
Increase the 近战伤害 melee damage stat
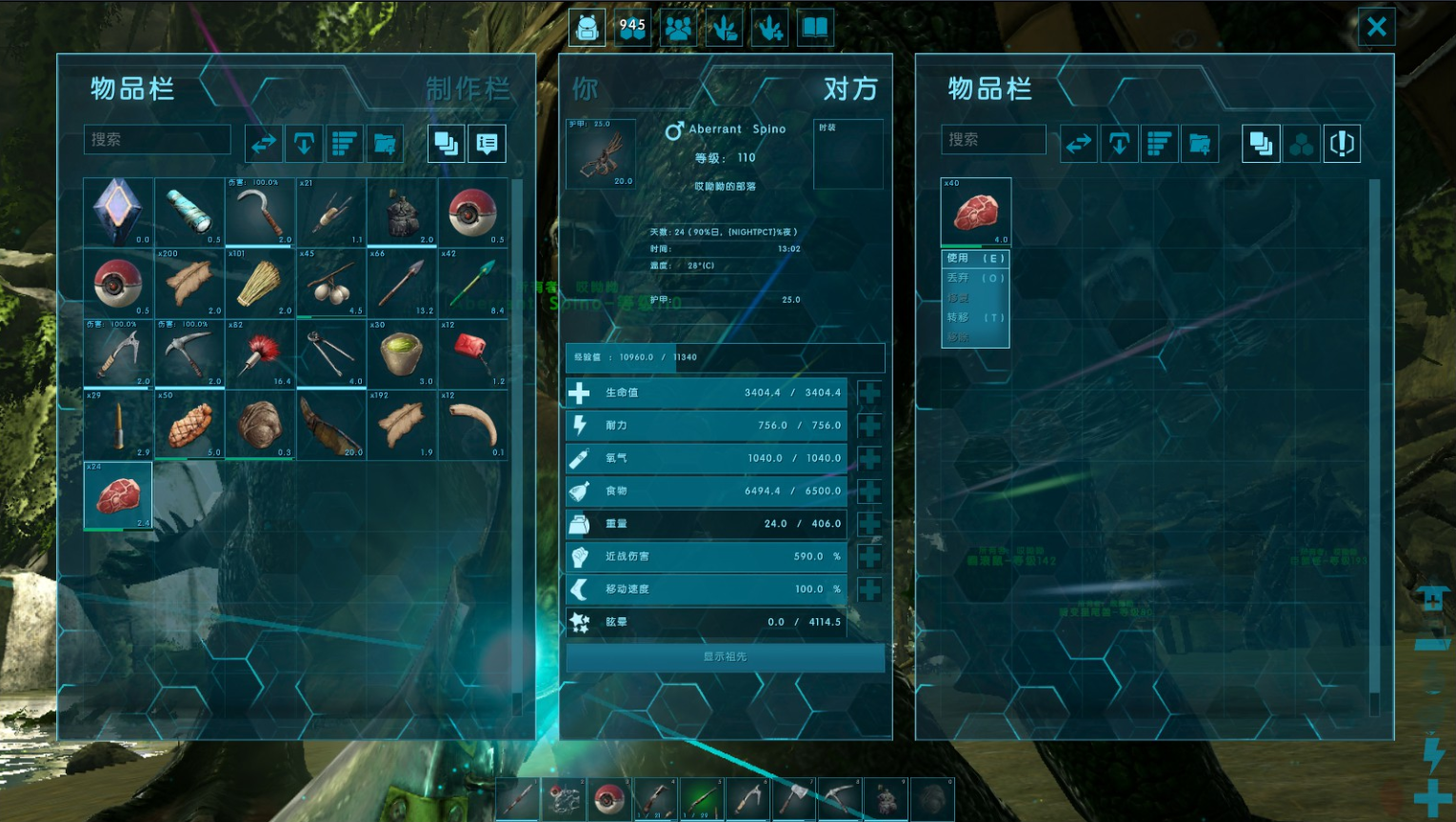click(868, 556)
